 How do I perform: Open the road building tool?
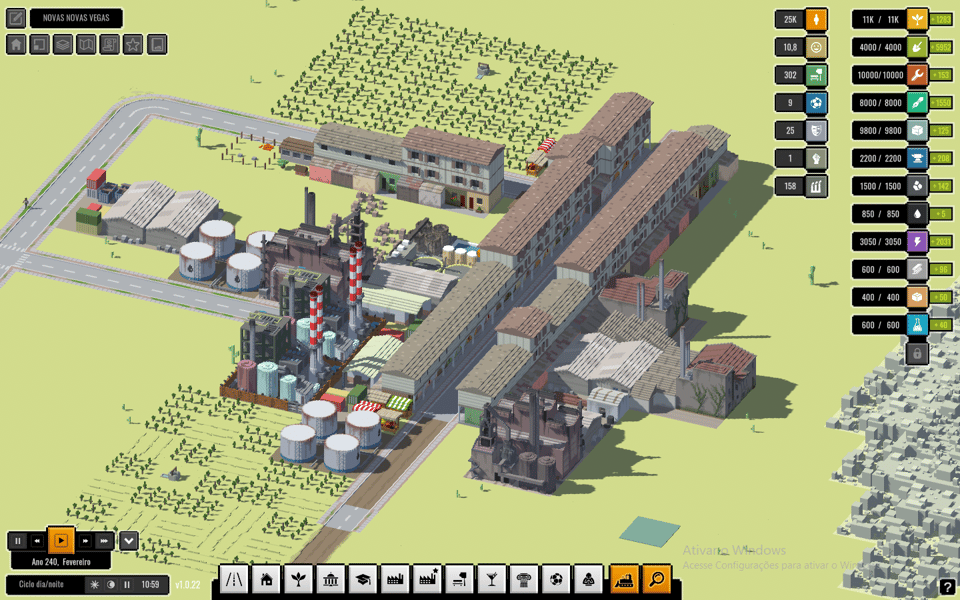point(234,578)
